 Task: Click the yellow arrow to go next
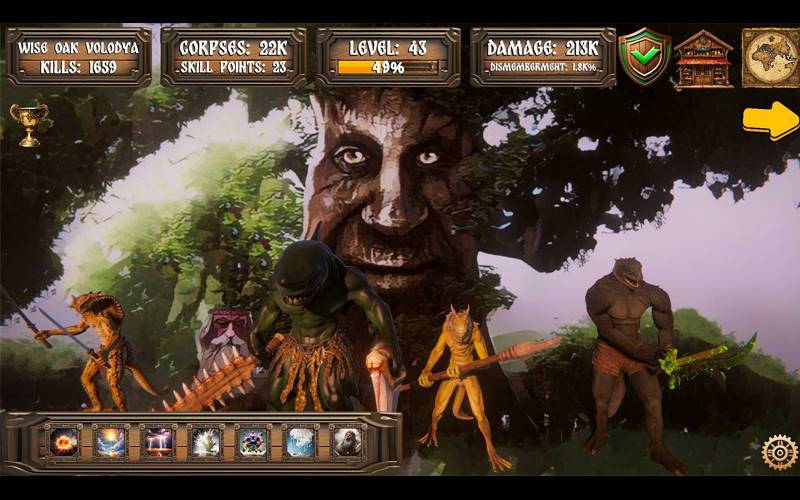pos(770,120)
